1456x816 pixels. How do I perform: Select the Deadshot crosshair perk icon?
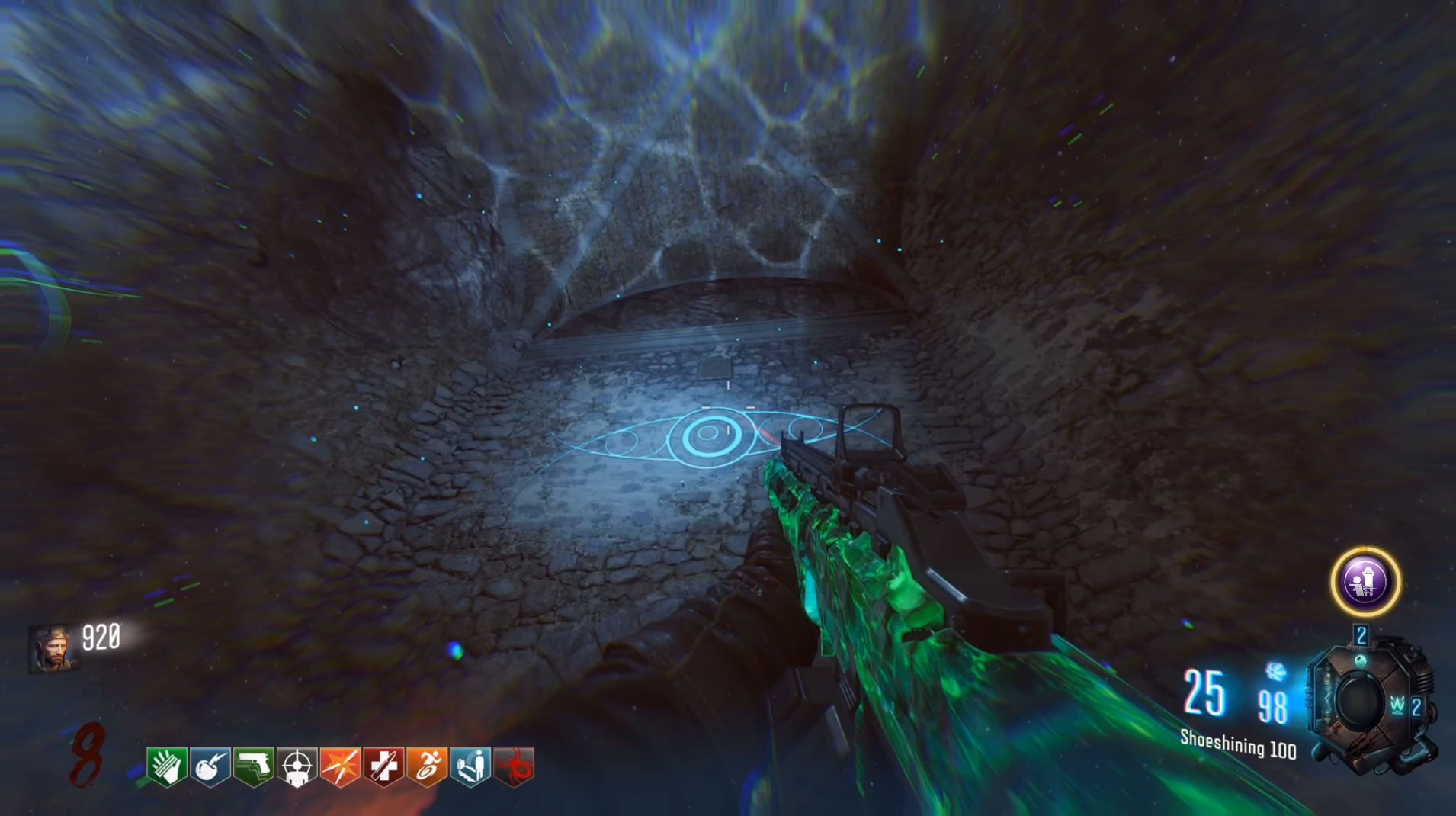pos(297,766)
